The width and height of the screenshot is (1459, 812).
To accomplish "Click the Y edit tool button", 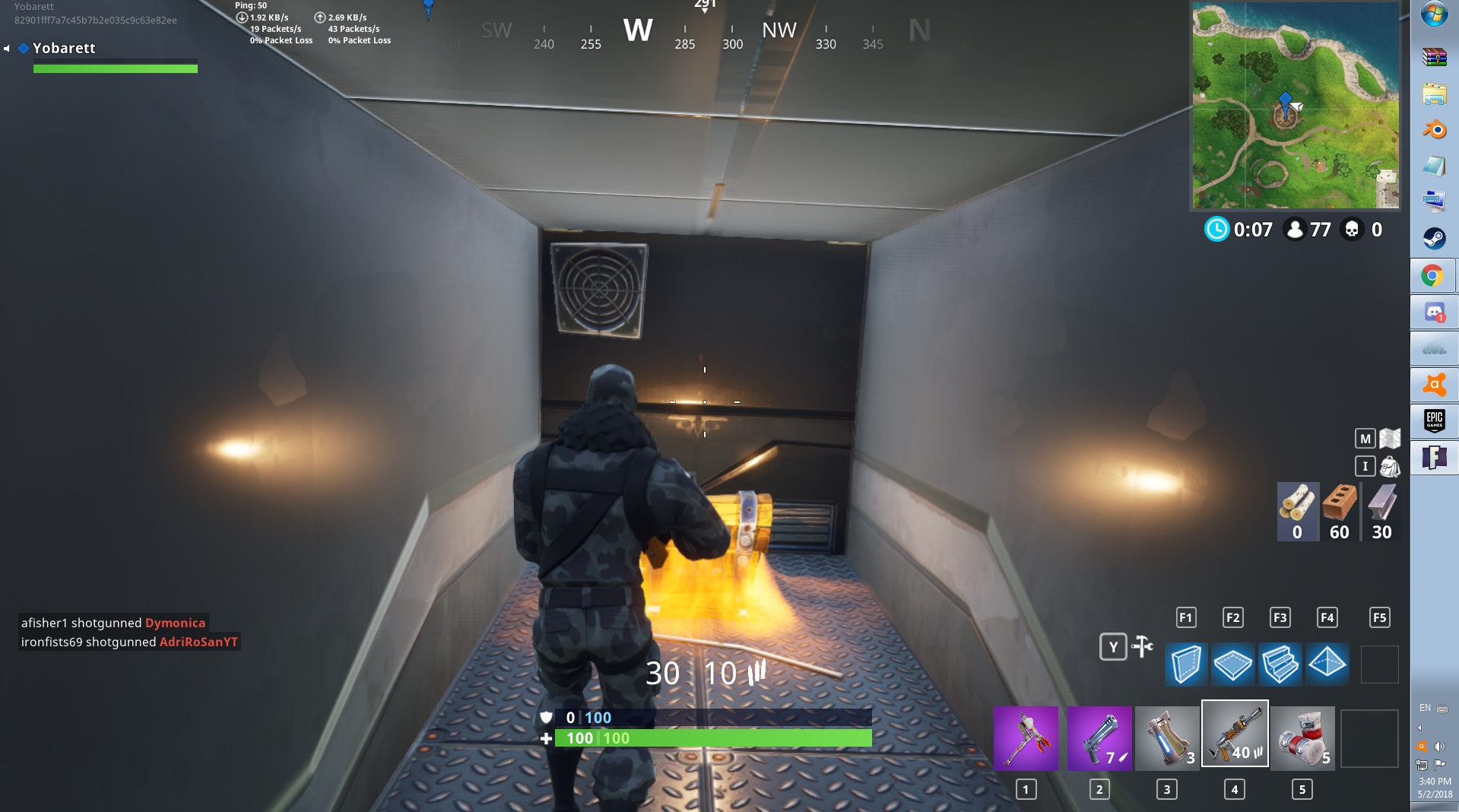I will pyautogui.click(x=1112, y=646).
